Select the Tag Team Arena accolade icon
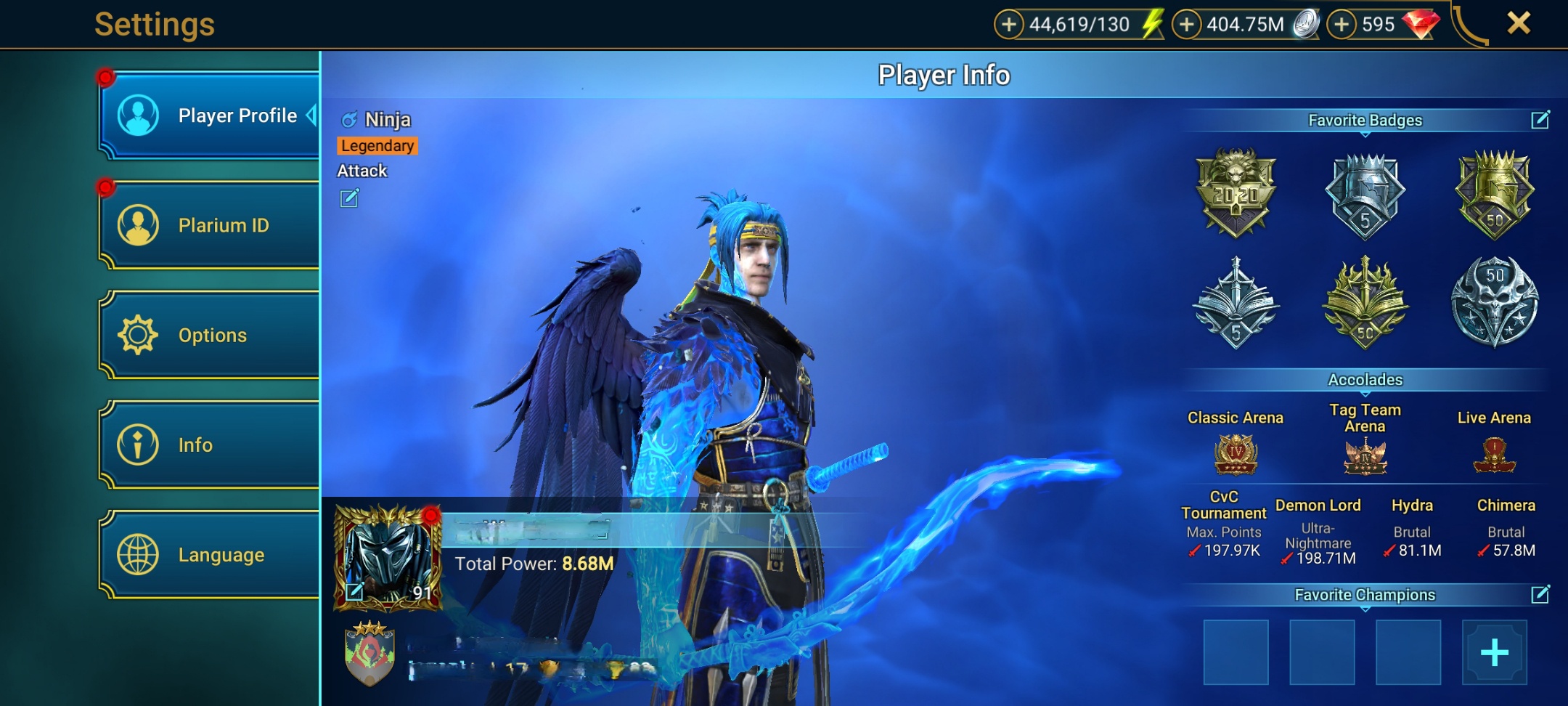1568x706 pixels. click(1365, 457)
